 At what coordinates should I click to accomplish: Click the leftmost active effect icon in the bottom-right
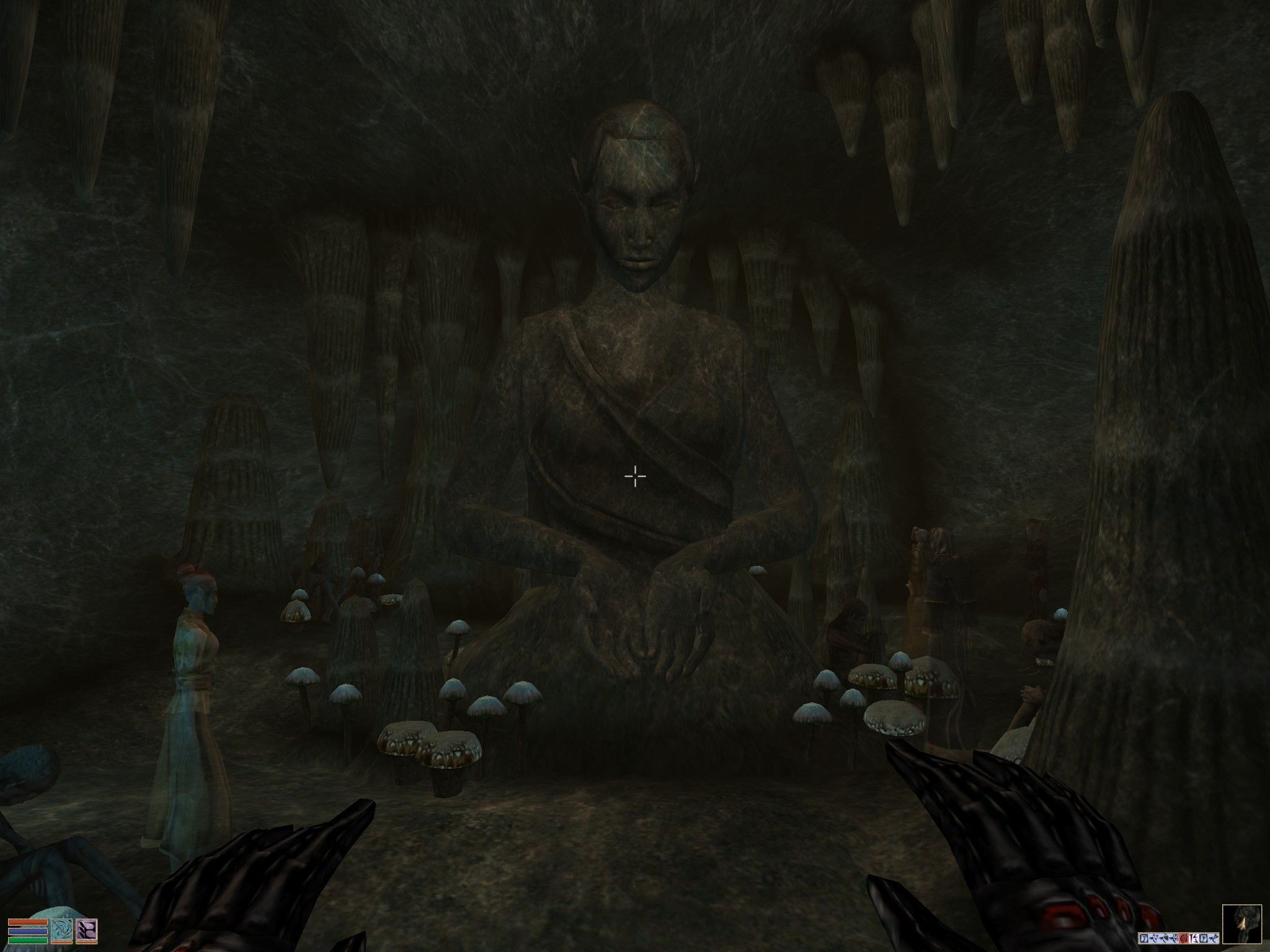1143,938
